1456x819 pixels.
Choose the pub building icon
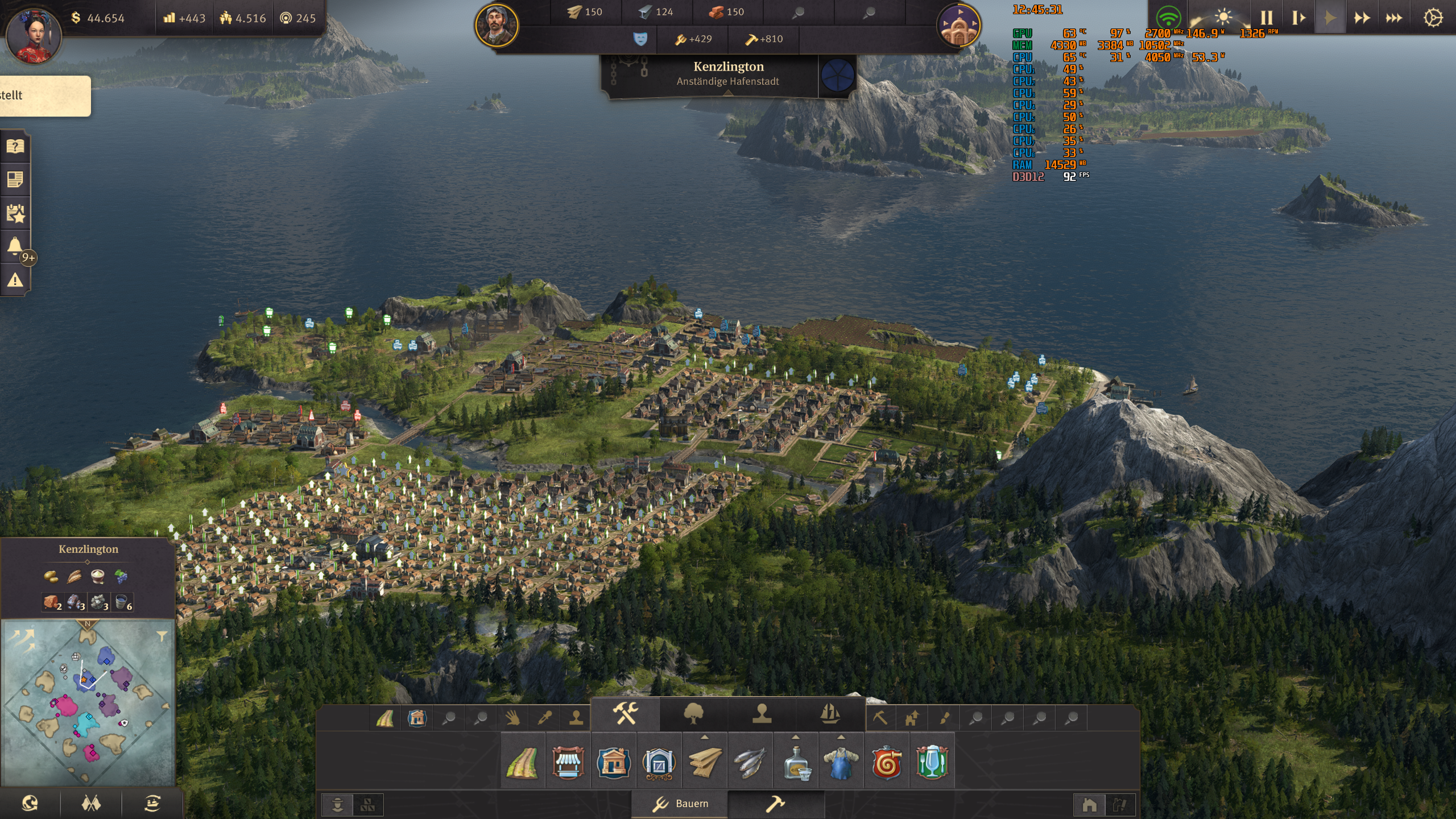(932, 762)
